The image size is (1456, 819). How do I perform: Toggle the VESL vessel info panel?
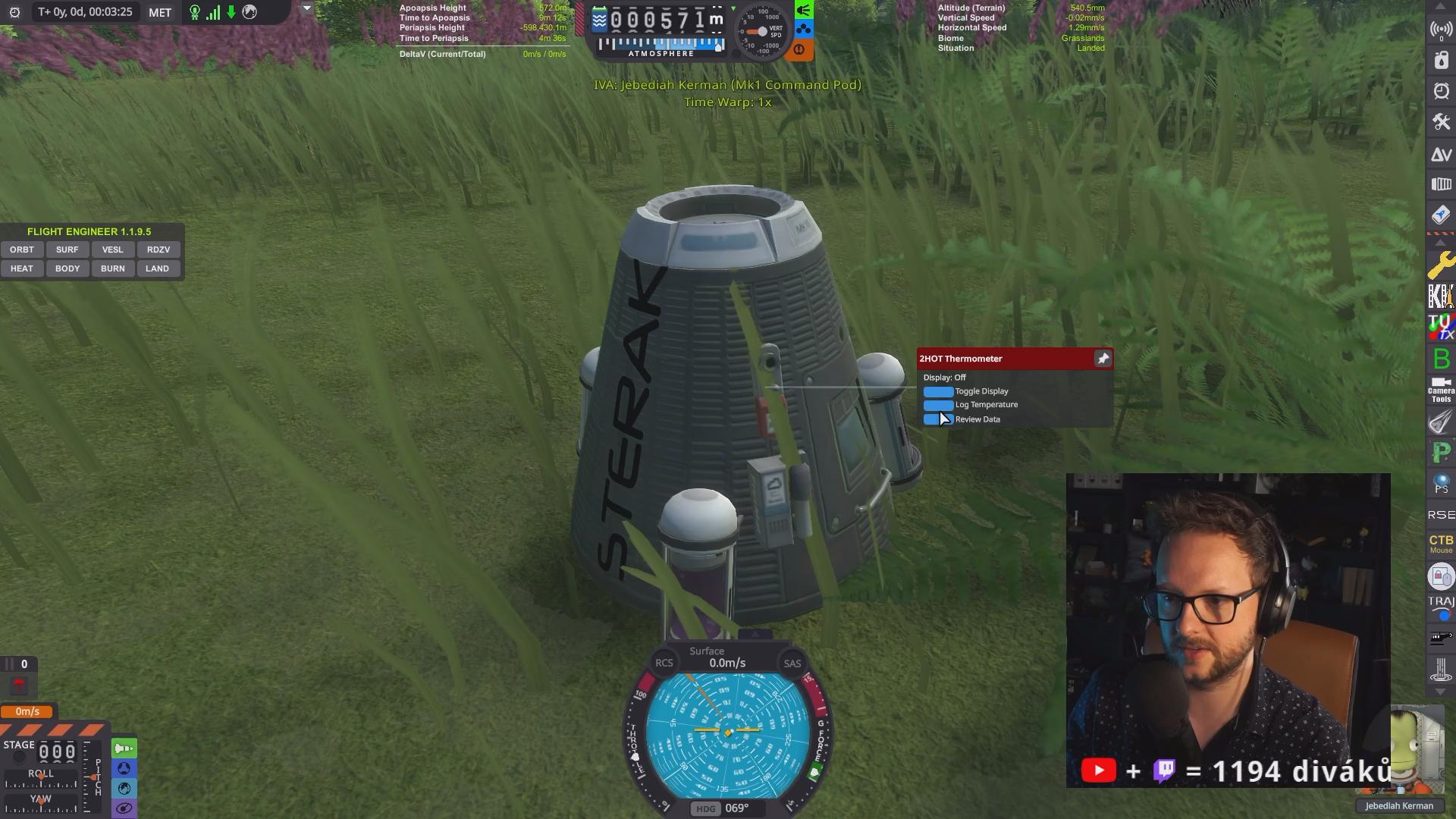(x=112, y=249)
